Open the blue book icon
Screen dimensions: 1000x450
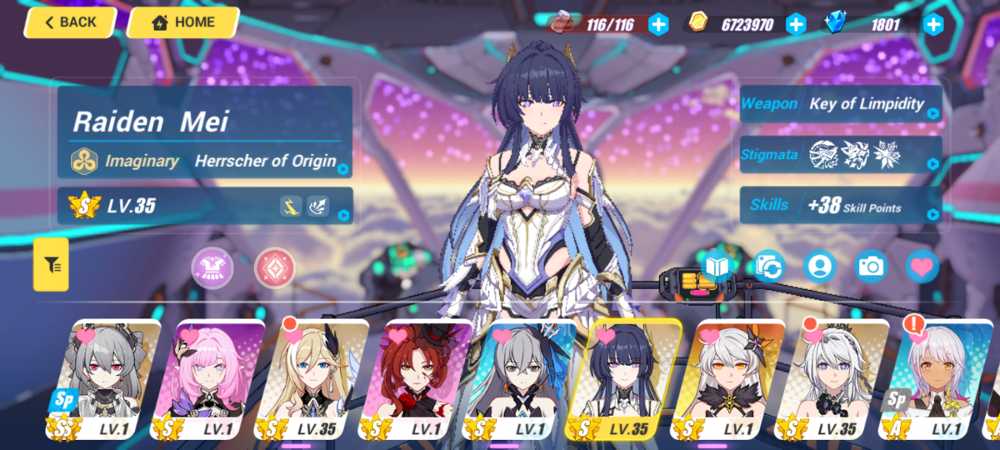(x=717, y=266)
